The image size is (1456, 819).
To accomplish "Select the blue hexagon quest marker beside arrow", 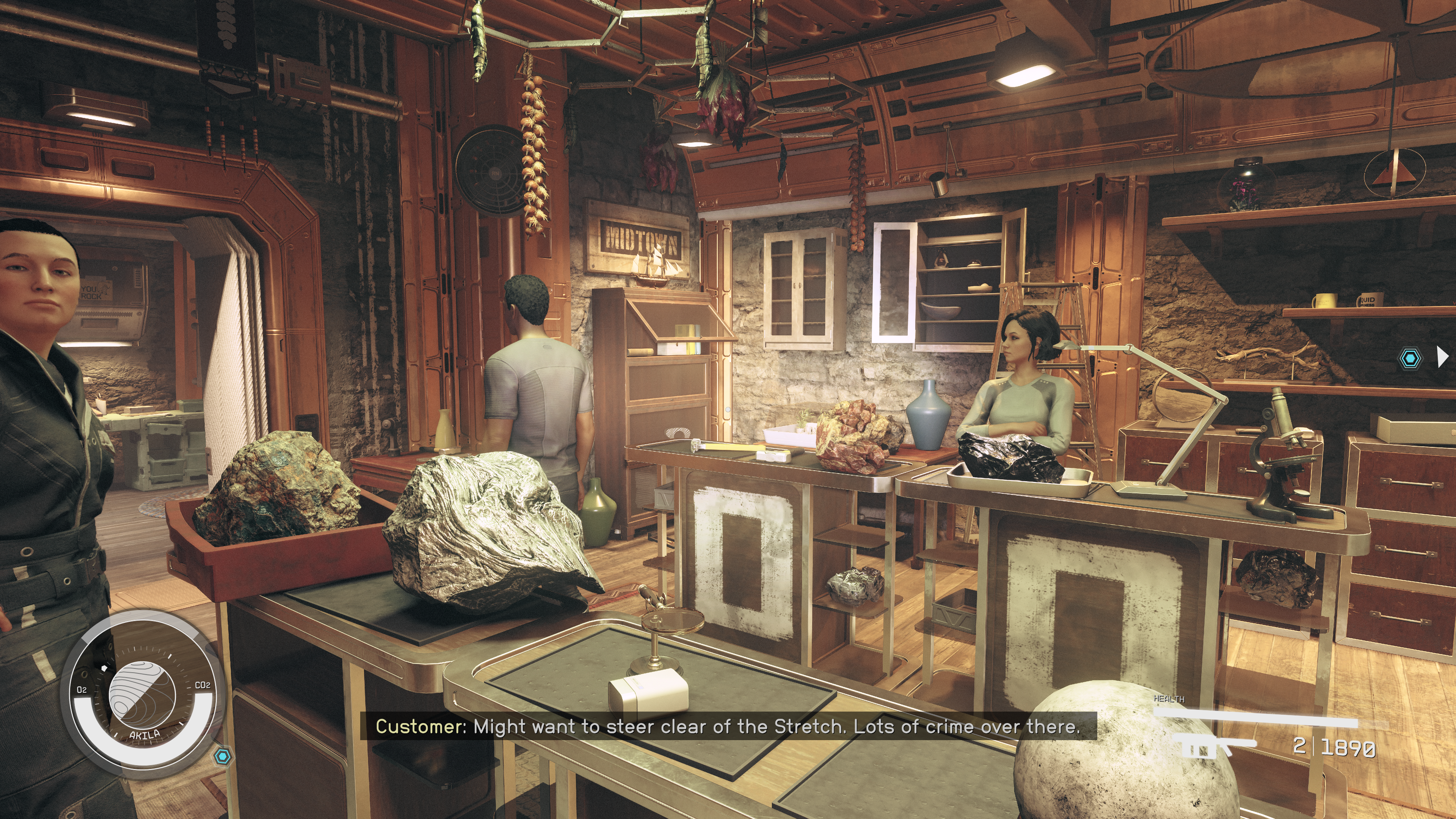I will tap(1410, 358).
